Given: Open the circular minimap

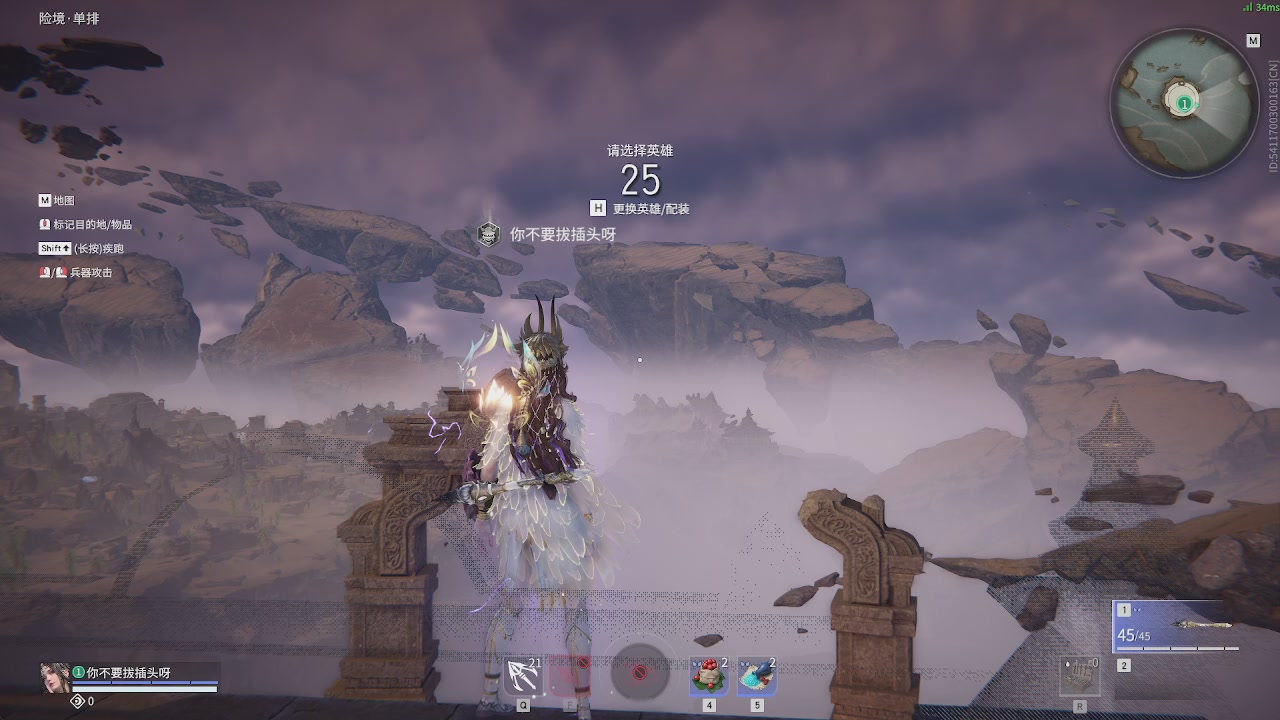Looking at the screenshot, I should [1183, 102].
